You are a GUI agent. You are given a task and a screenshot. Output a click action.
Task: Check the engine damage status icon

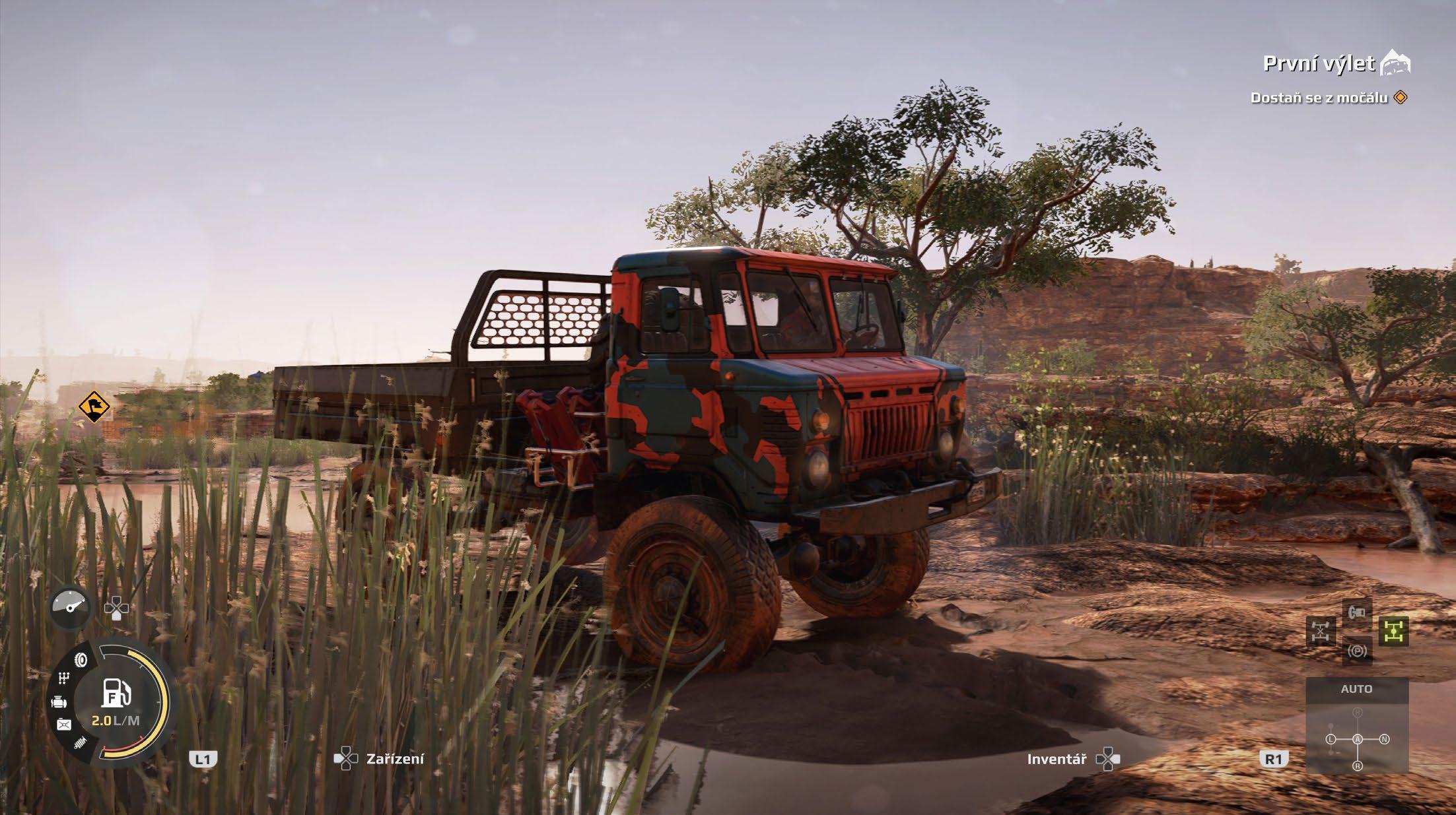pos(59,702)
